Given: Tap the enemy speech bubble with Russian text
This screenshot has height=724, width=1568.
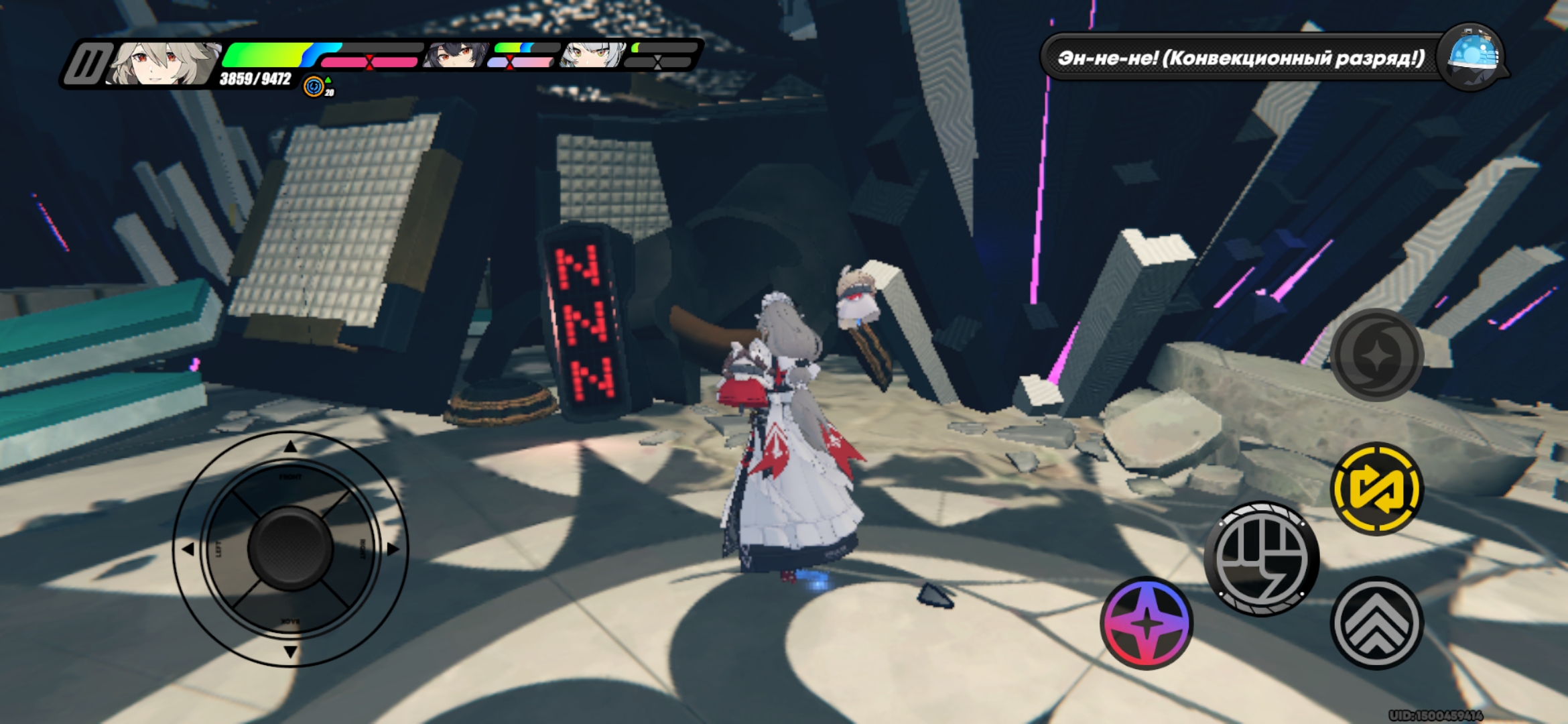Looking at the screenshot, I should (x=1240, y=57).
